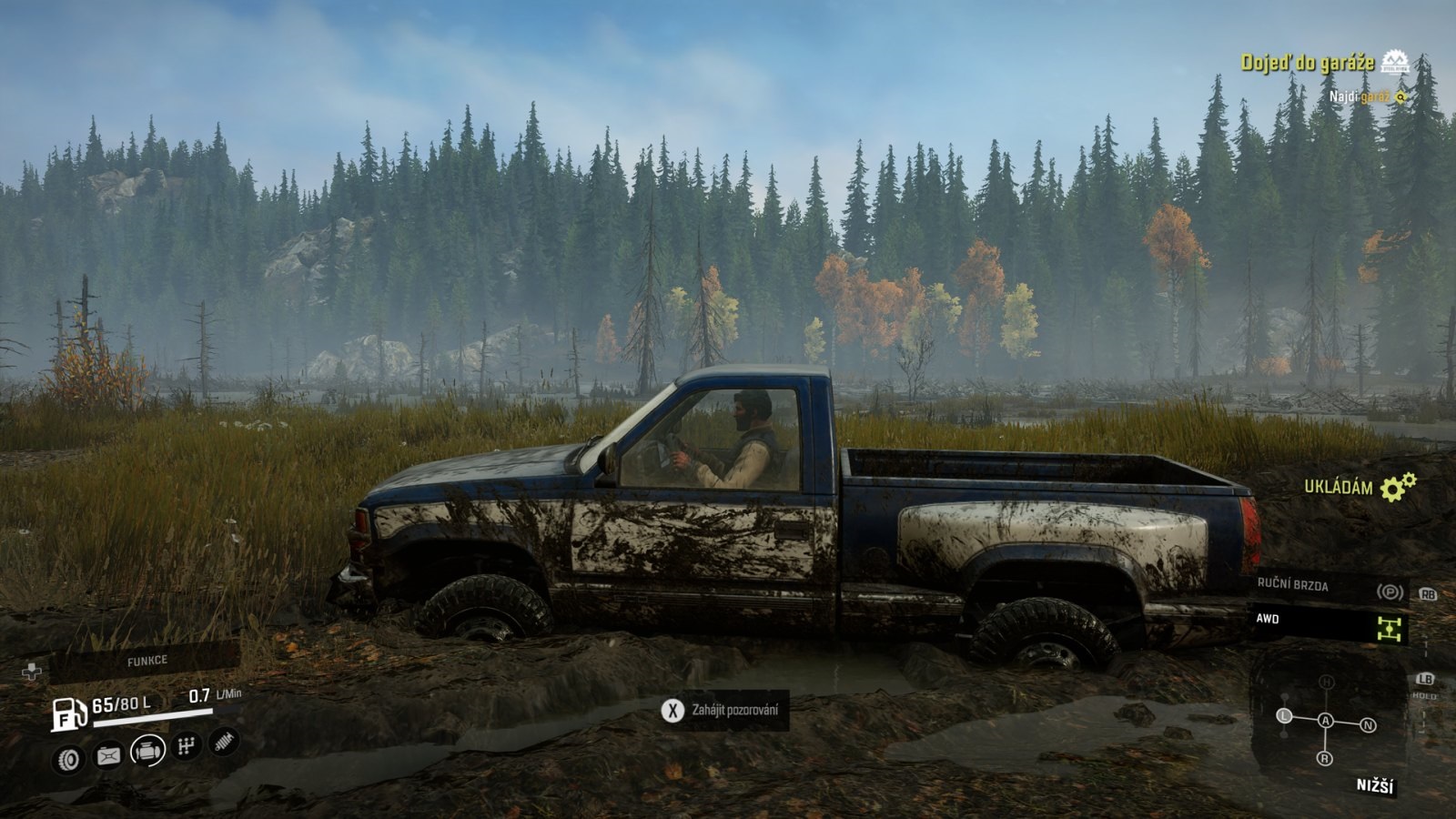This screenshot has width=1456, height=819.
Task: Select the tire wheel status icon
Action: tap(69, 759)
